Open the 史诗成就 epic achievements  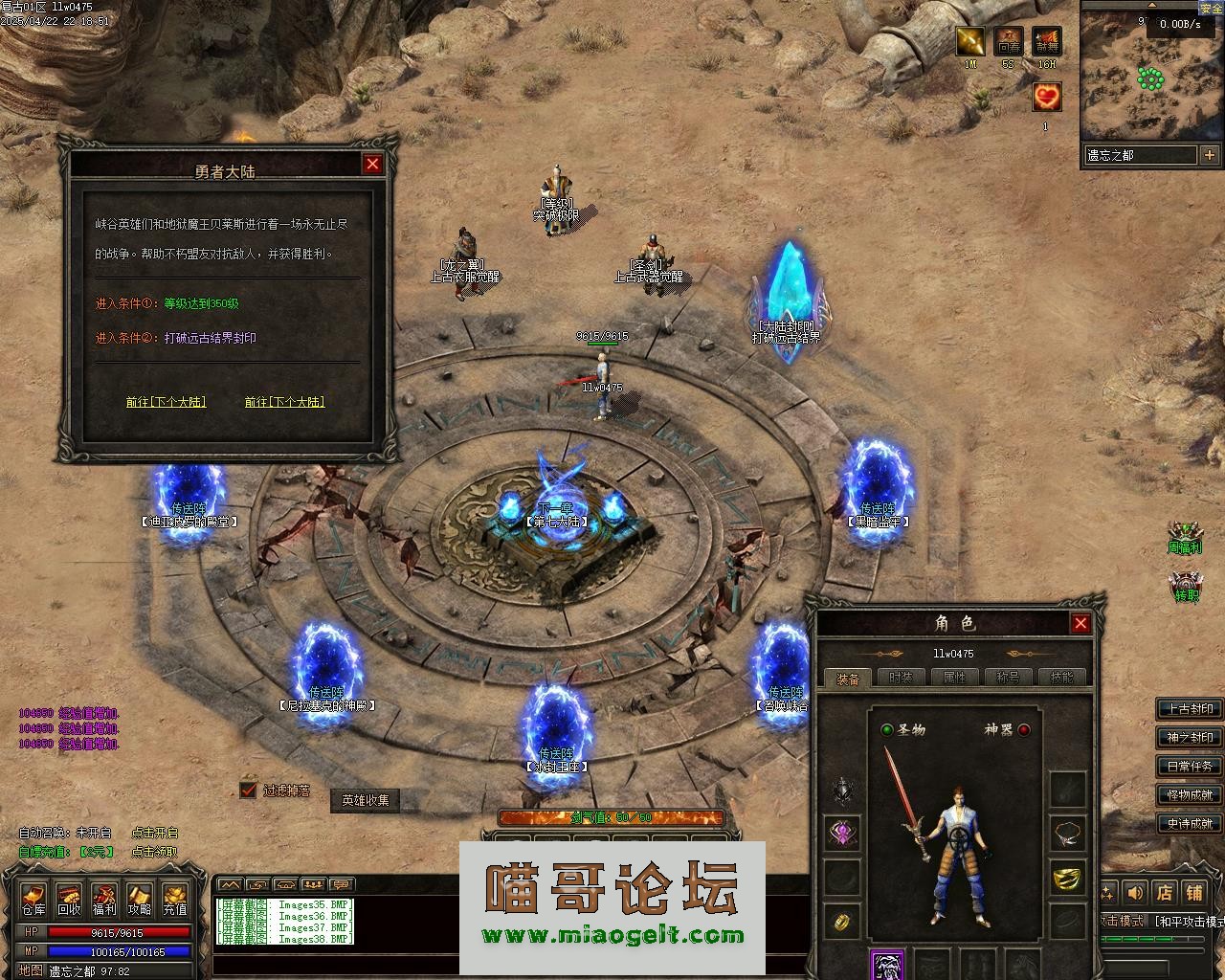tap(1190, 823)
